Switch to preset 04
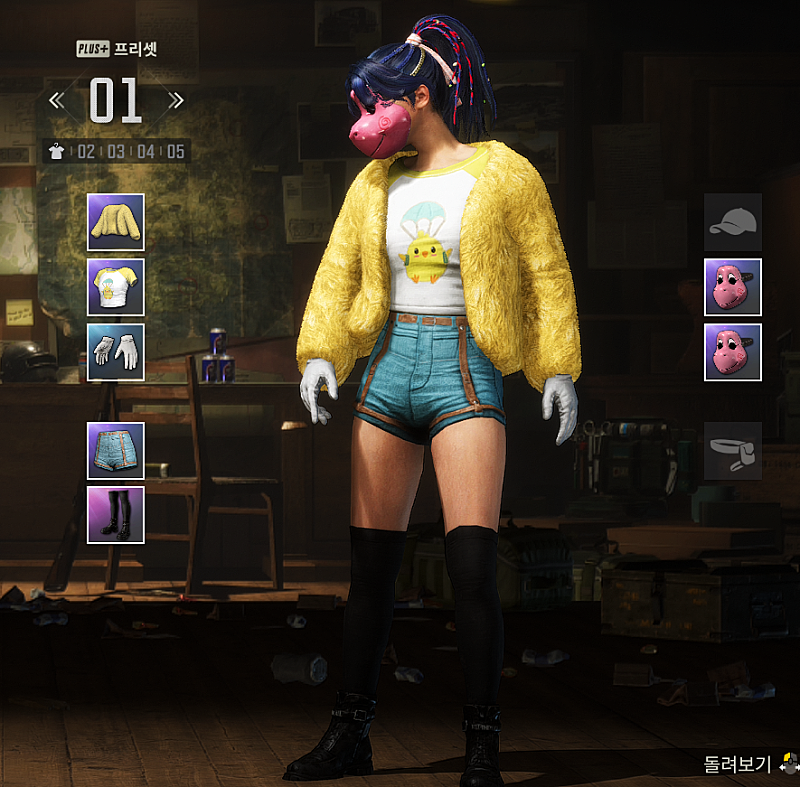The width and height of the screenshot is (800, 787). (x=146, y=152)
